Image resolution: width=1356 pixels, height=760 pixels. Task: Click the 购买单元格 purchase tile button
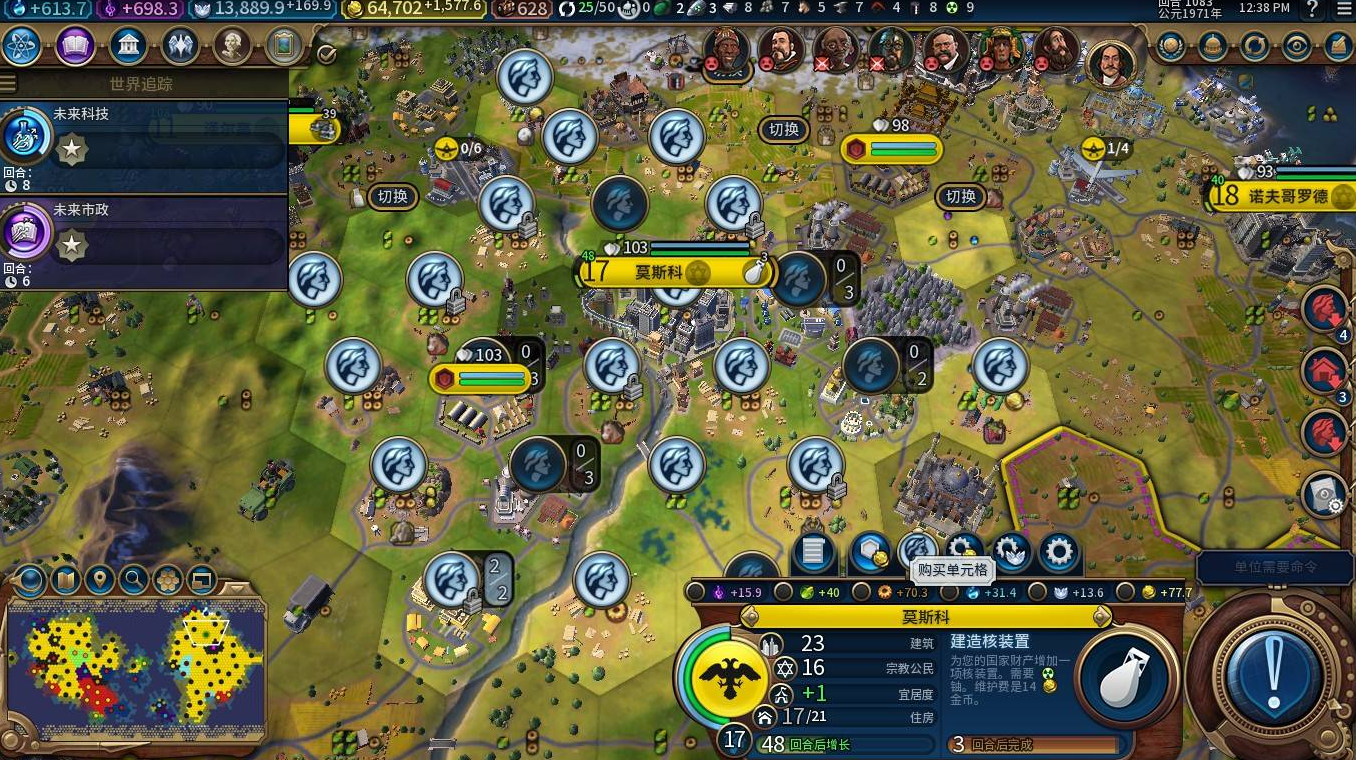tap(916, 550)
